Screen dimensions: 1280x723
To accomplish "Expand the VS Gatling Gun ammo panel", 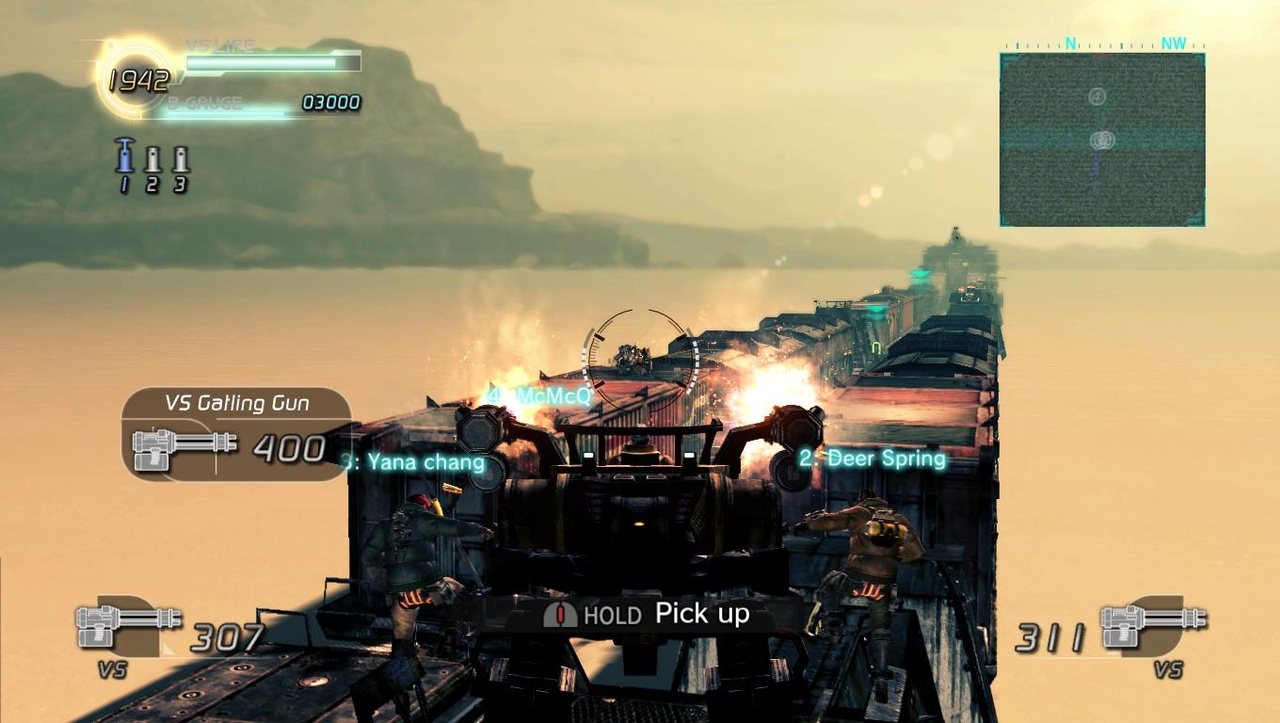I will (235, 430).
